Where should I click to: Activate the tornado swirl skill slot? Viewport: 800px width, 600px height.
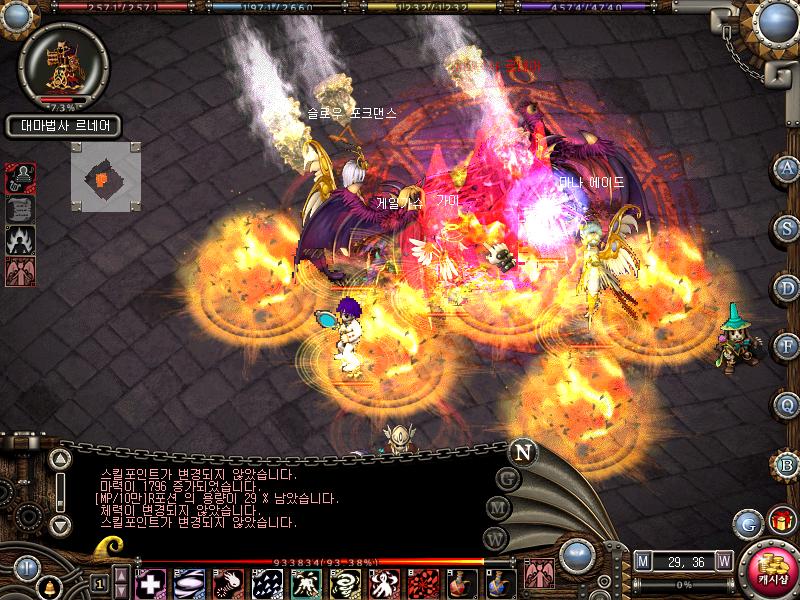pyautogui.click(x=345, y=583)
